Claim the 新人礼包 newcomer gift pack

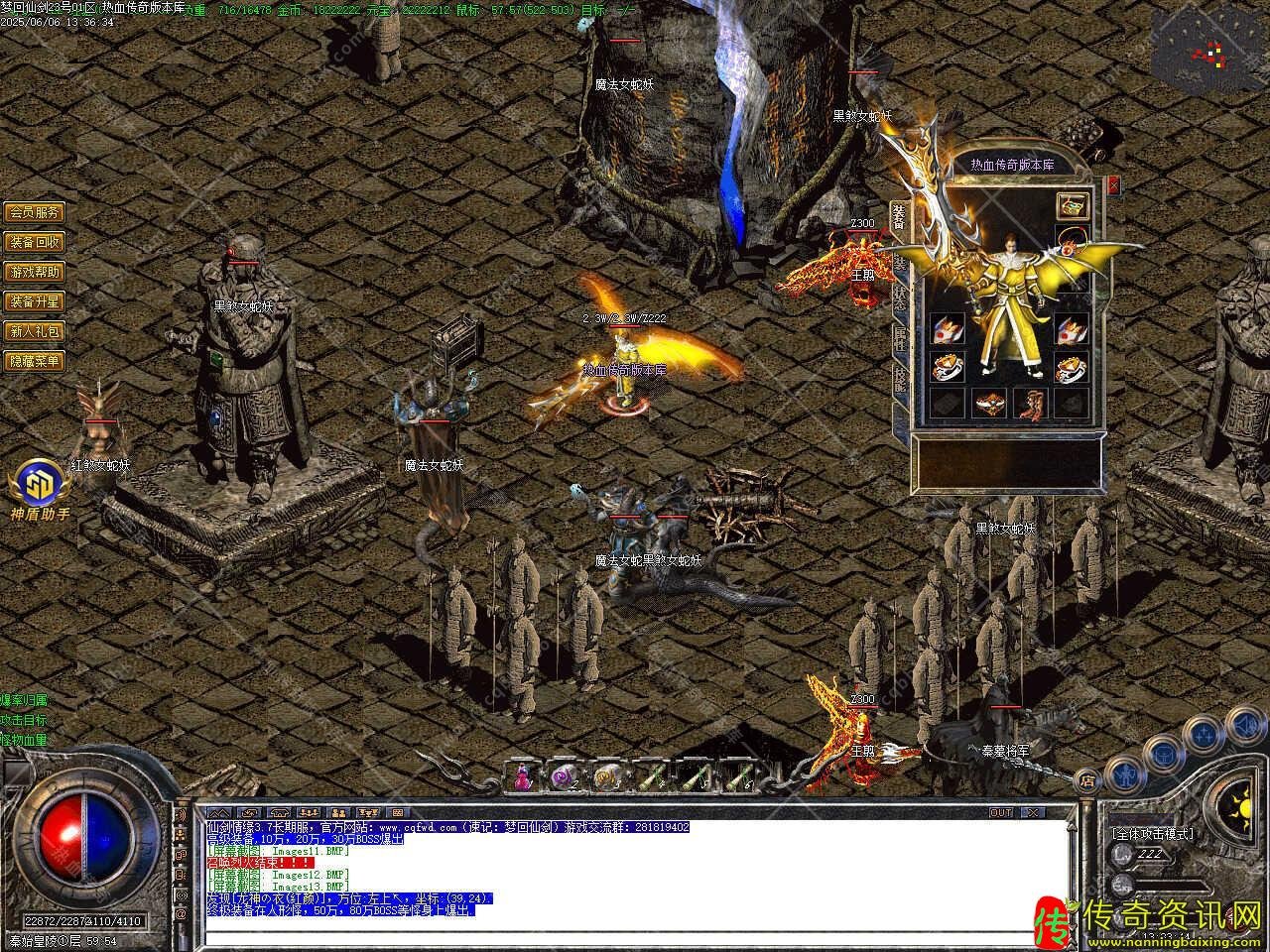(x=35, y=331)
